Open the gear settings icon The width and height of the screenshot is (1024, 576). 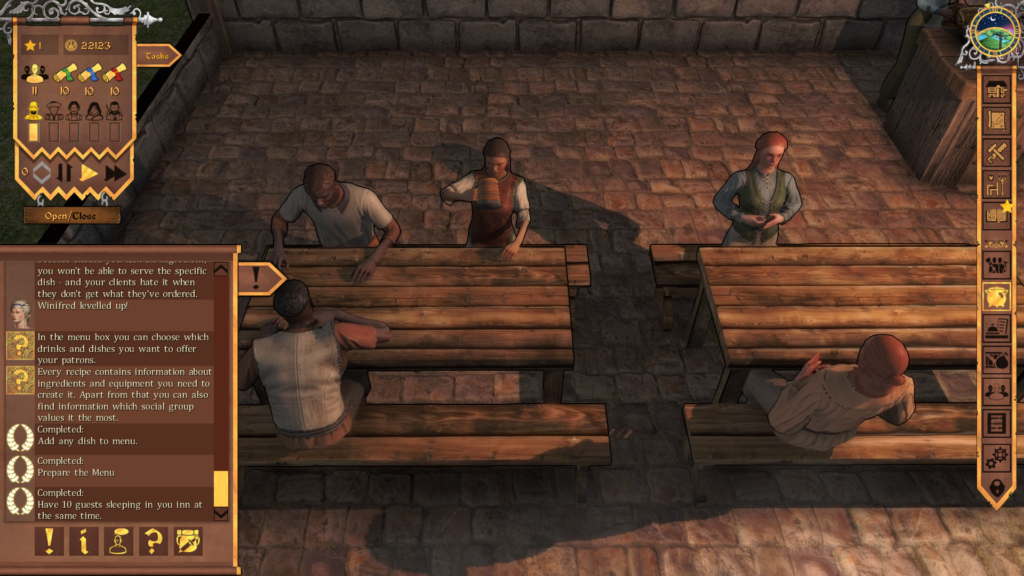pyautogui.click(x=996, y=456)
